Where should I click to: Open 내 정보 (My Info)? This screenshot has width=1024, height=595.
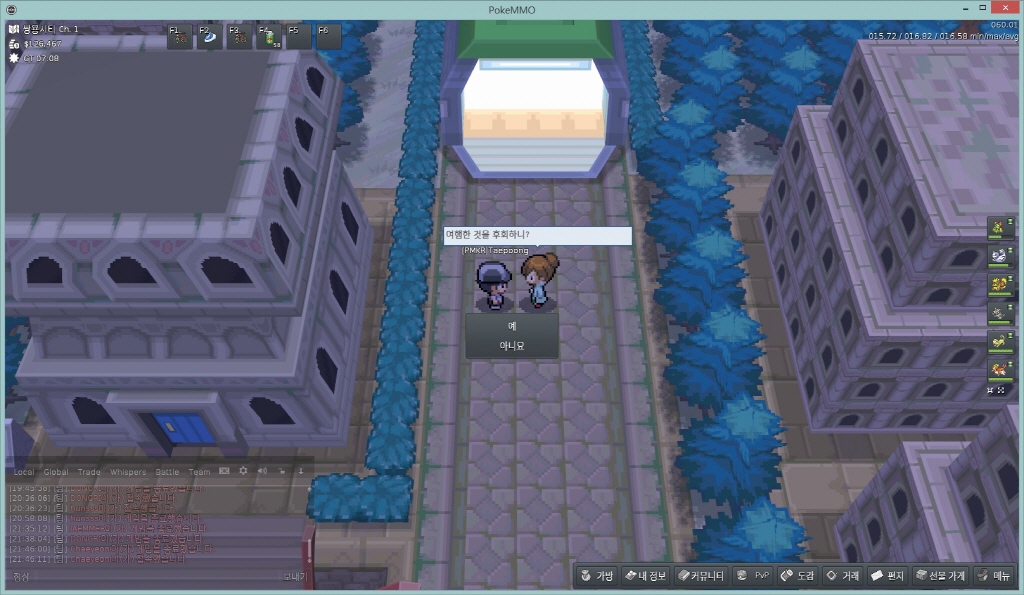coord(645,576)
